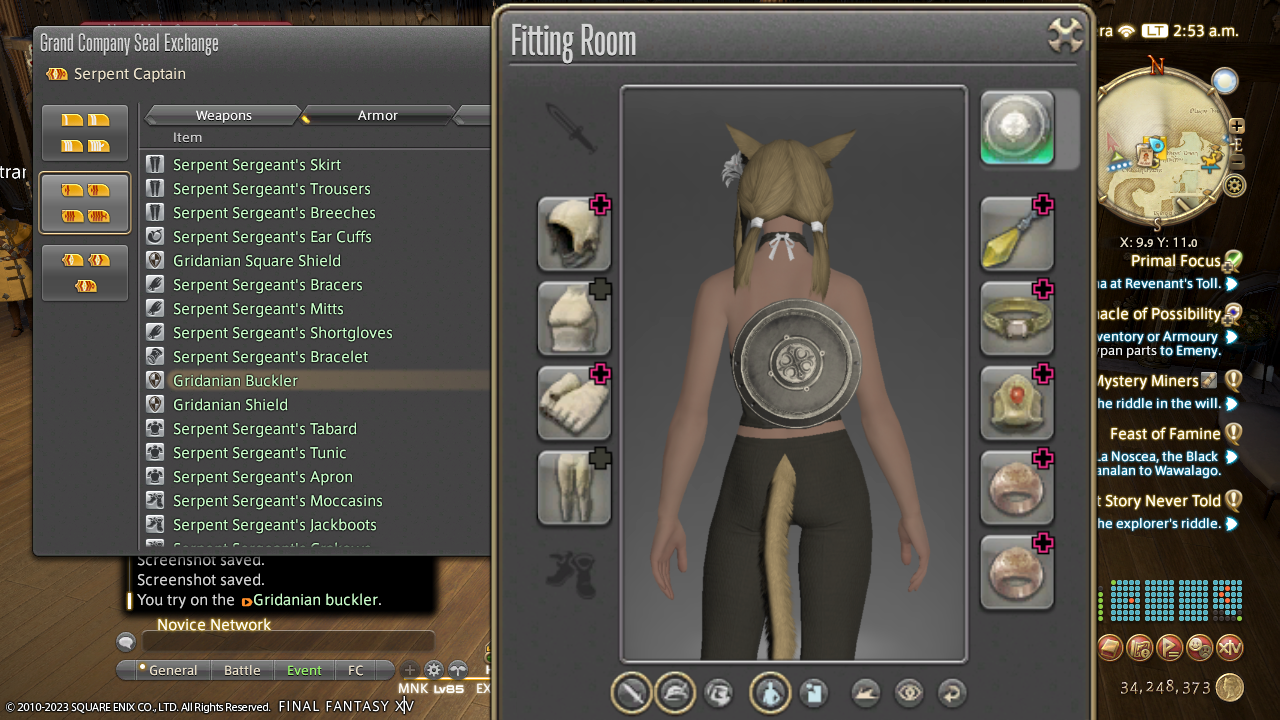Choose Serpent Sergeant's Jackboots
This screenshot has width=1280, height=720.
274,525
